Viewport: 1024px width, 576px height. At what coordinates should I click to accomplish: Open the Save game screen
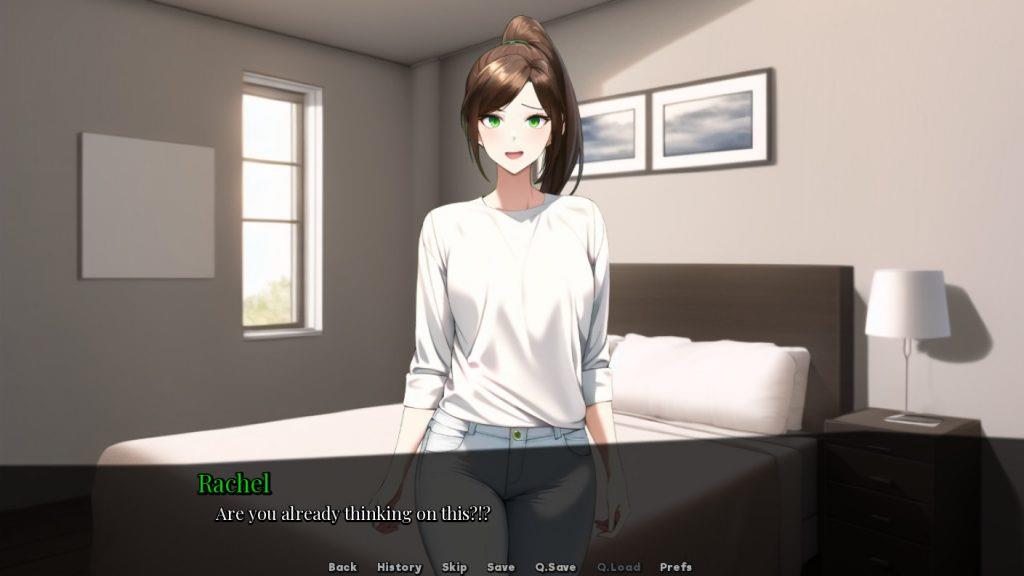pos(501,567)
